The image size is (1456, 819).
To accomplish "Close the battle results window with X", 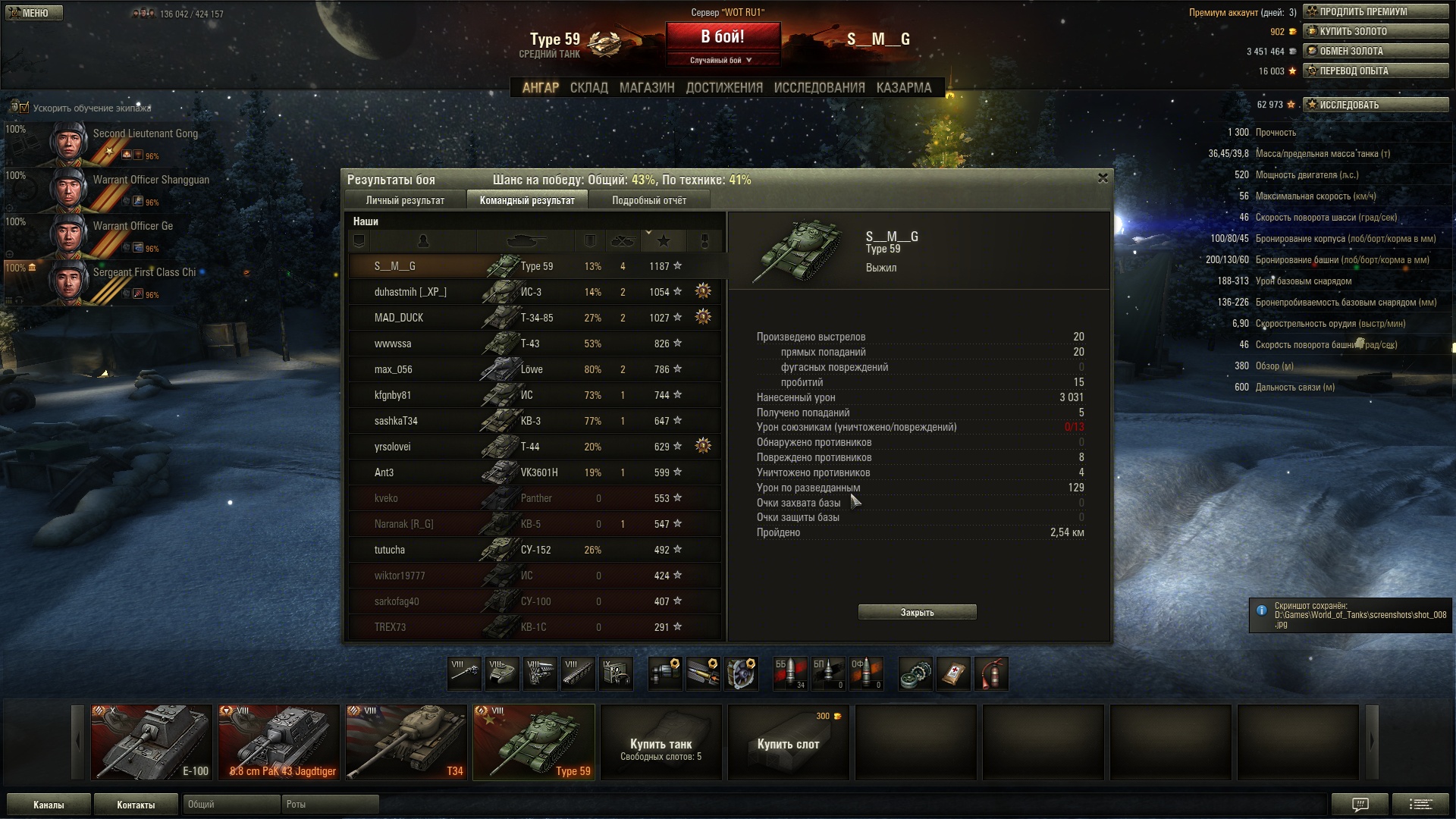I will coord(1103,178).
